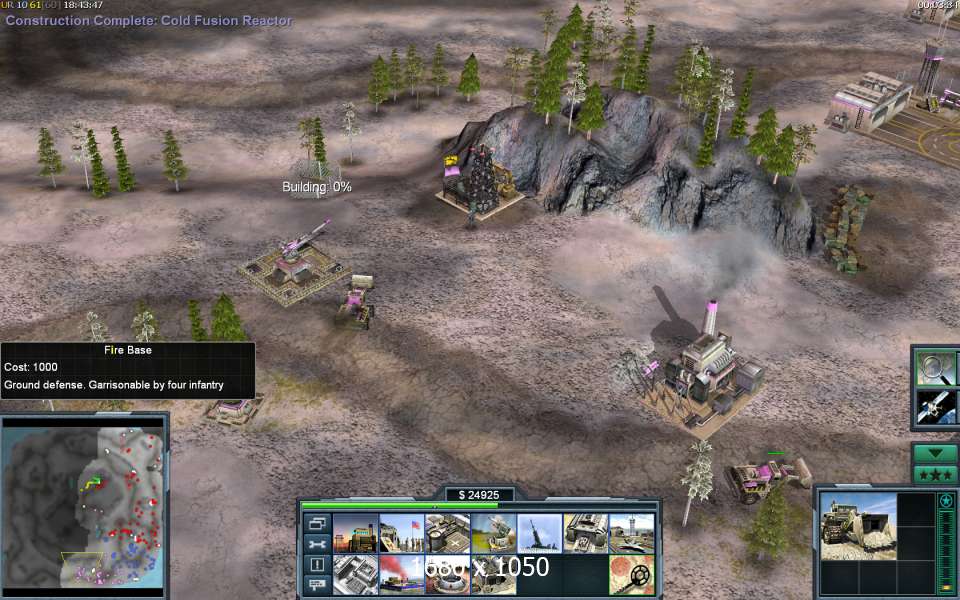Choose the War Factory build icon
This screenshot has height=600, width=960.
point(585,533)
